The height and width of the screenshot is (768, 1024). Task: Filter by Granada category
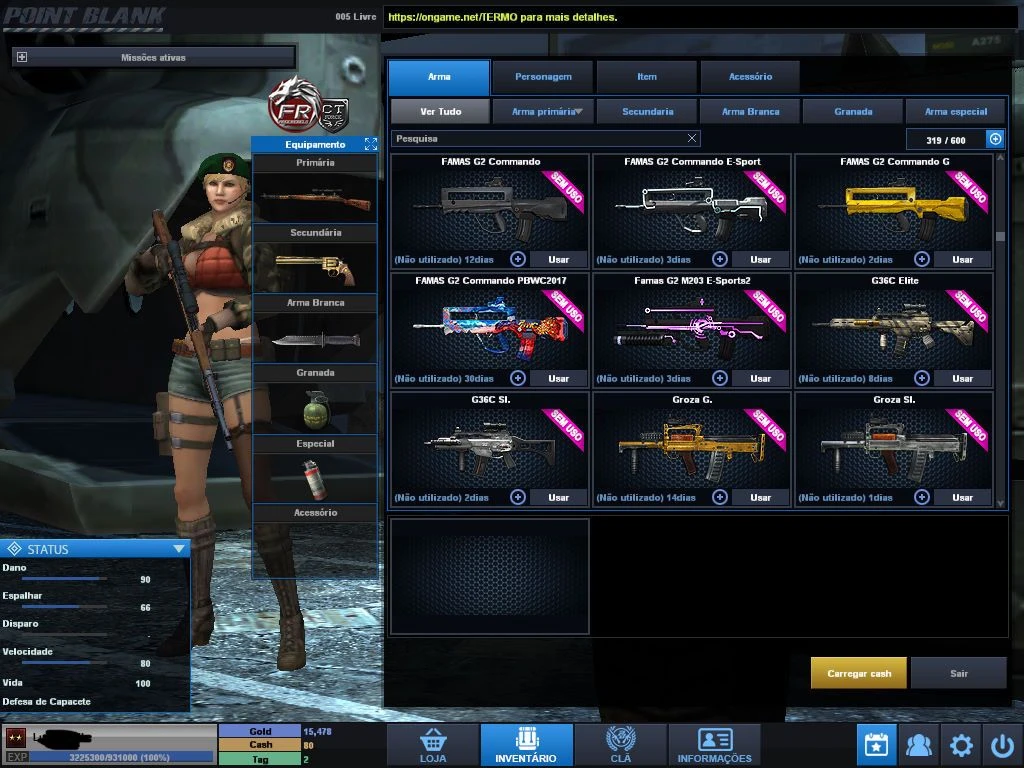(853, 112)
